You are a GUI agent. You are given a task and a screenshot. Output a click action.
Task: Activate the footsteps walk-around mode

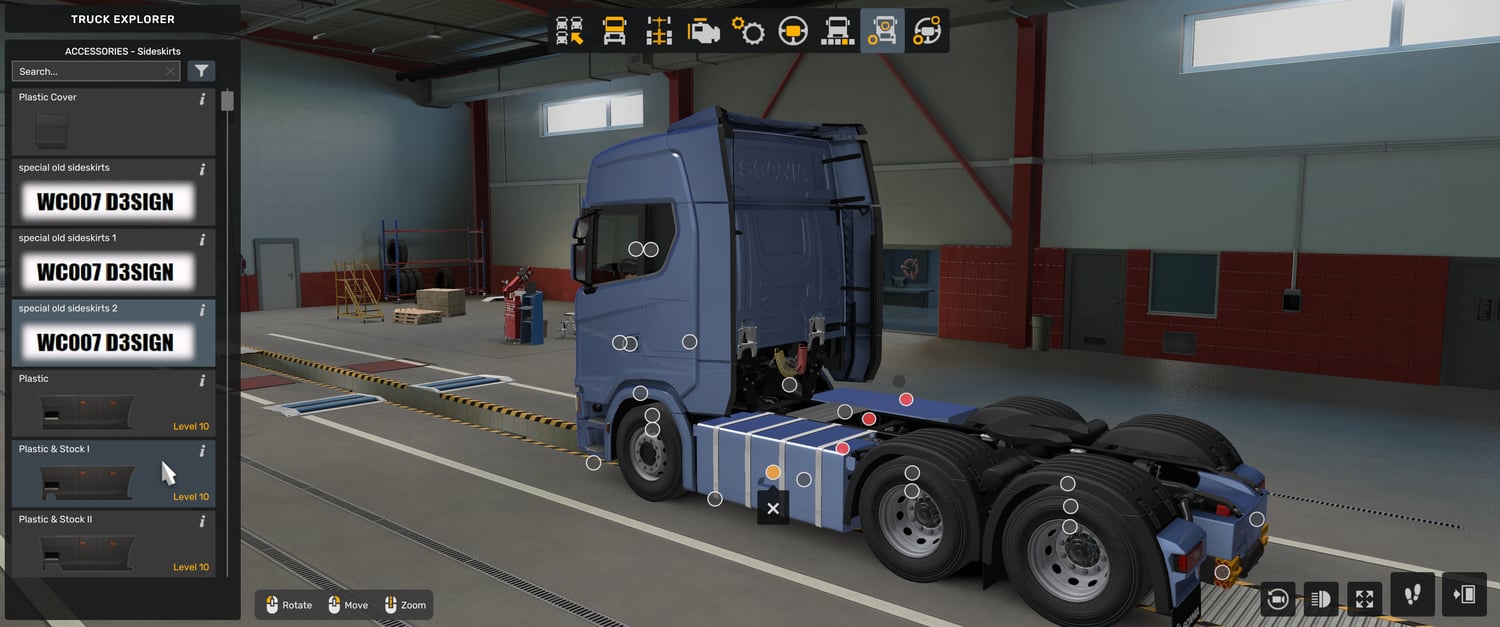1413,595
